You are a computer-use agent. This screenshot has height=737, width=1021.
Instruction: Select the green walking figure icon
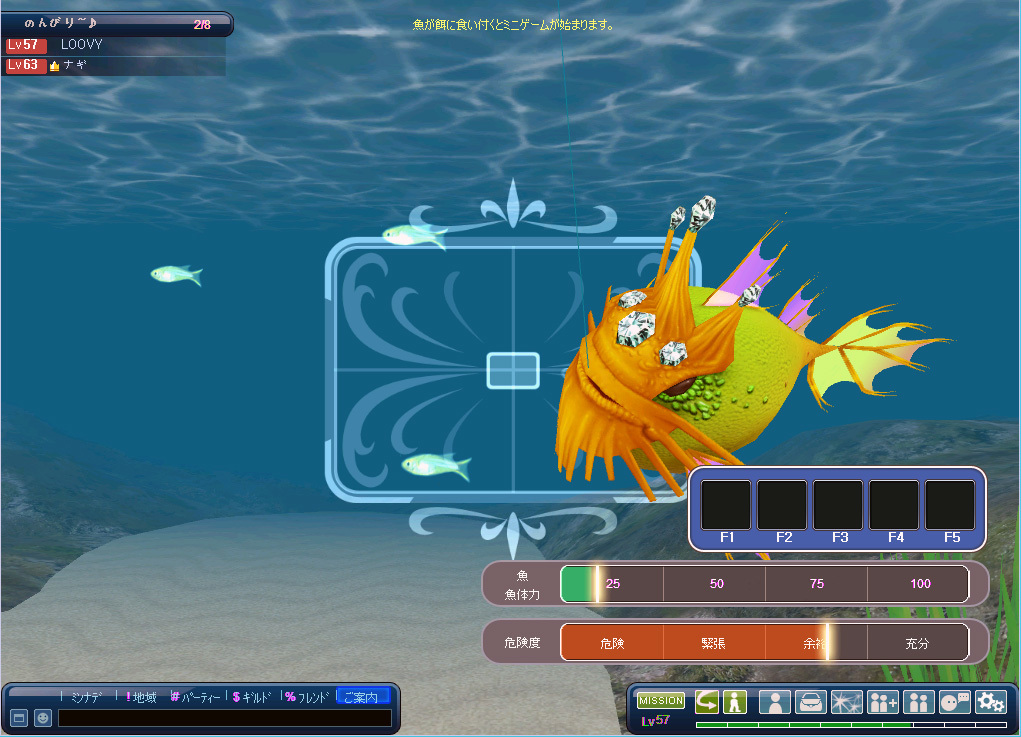click(x=735, y=702)
